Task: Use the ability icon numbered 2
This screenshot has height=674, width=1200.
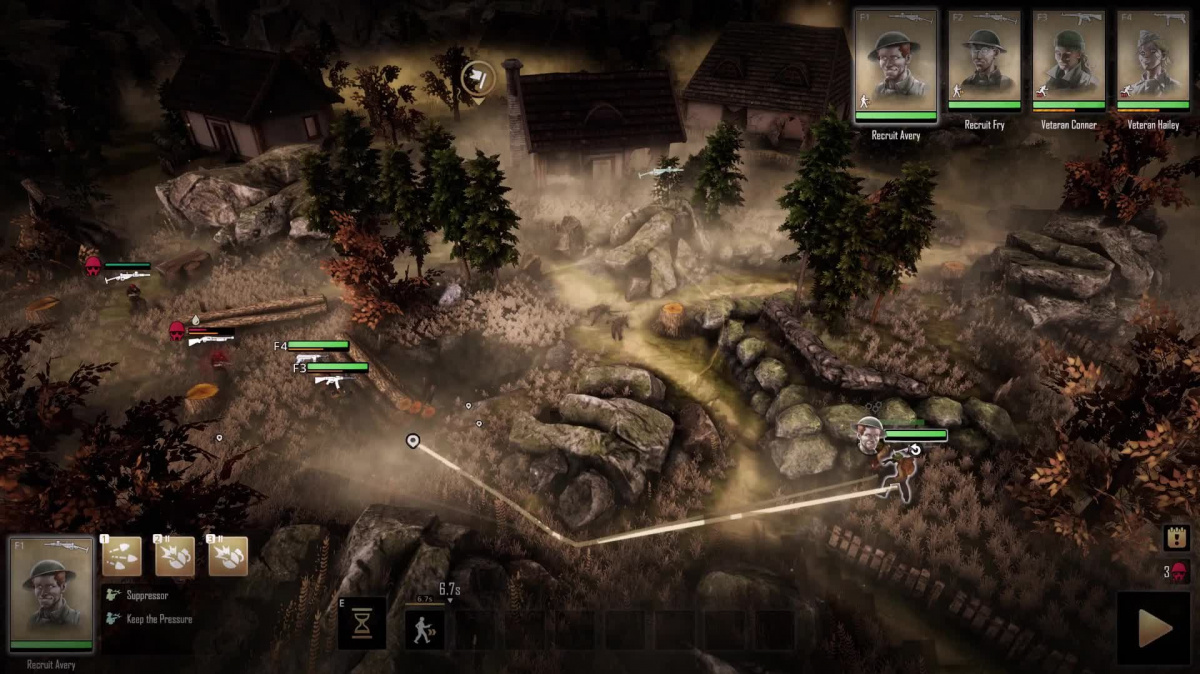Action: (175, 556)
